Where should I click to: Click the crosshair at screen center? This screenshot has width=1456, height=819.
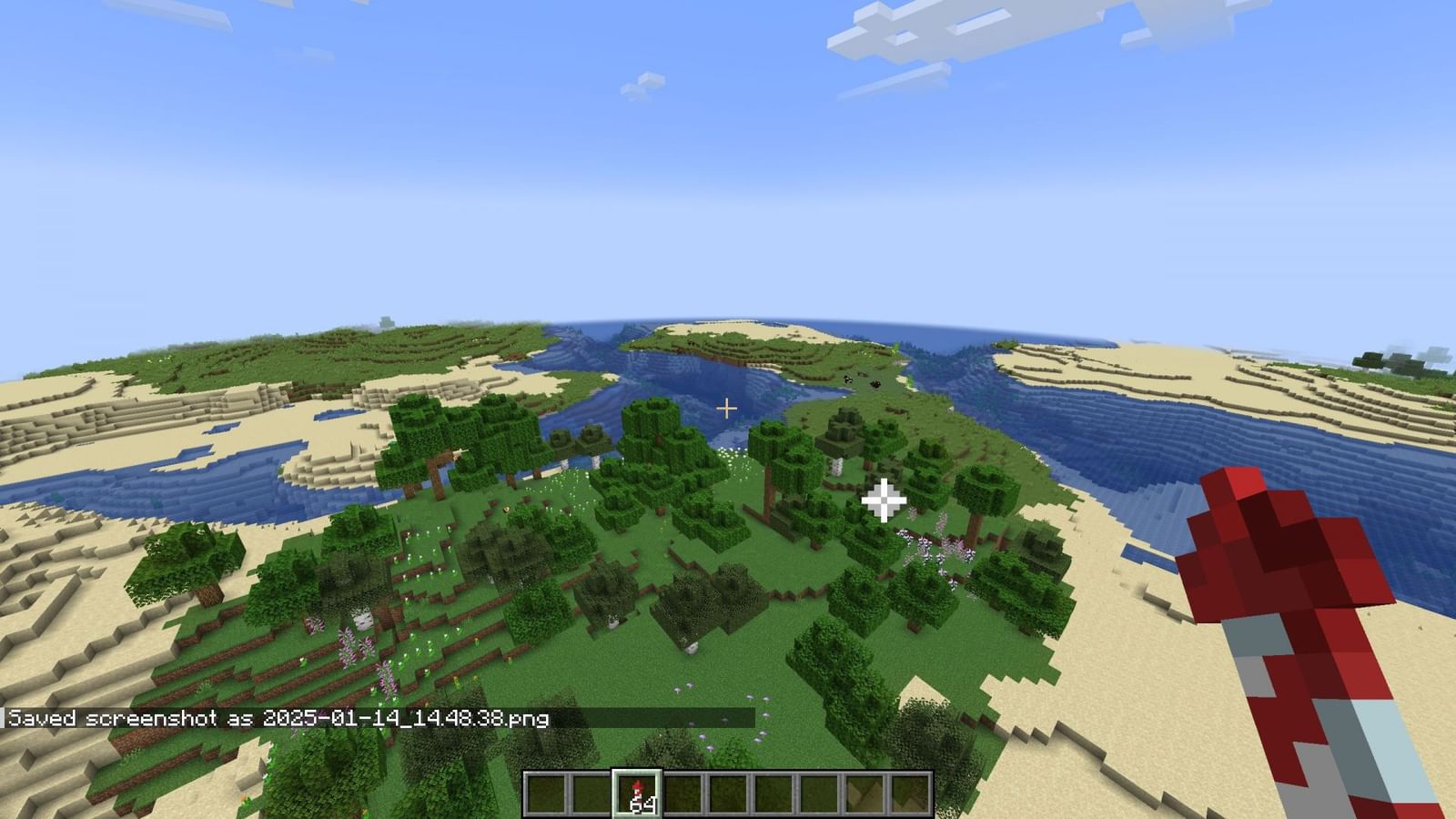click(727, 409)
